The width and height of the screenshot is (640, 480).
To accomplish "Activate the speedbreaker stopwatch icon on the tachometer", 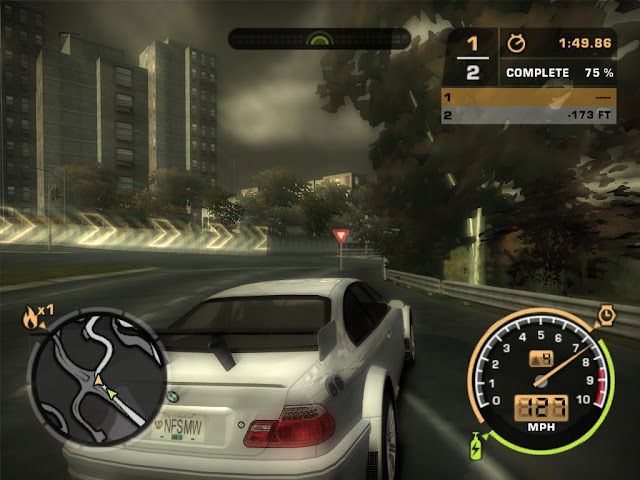I will point(605,316).
